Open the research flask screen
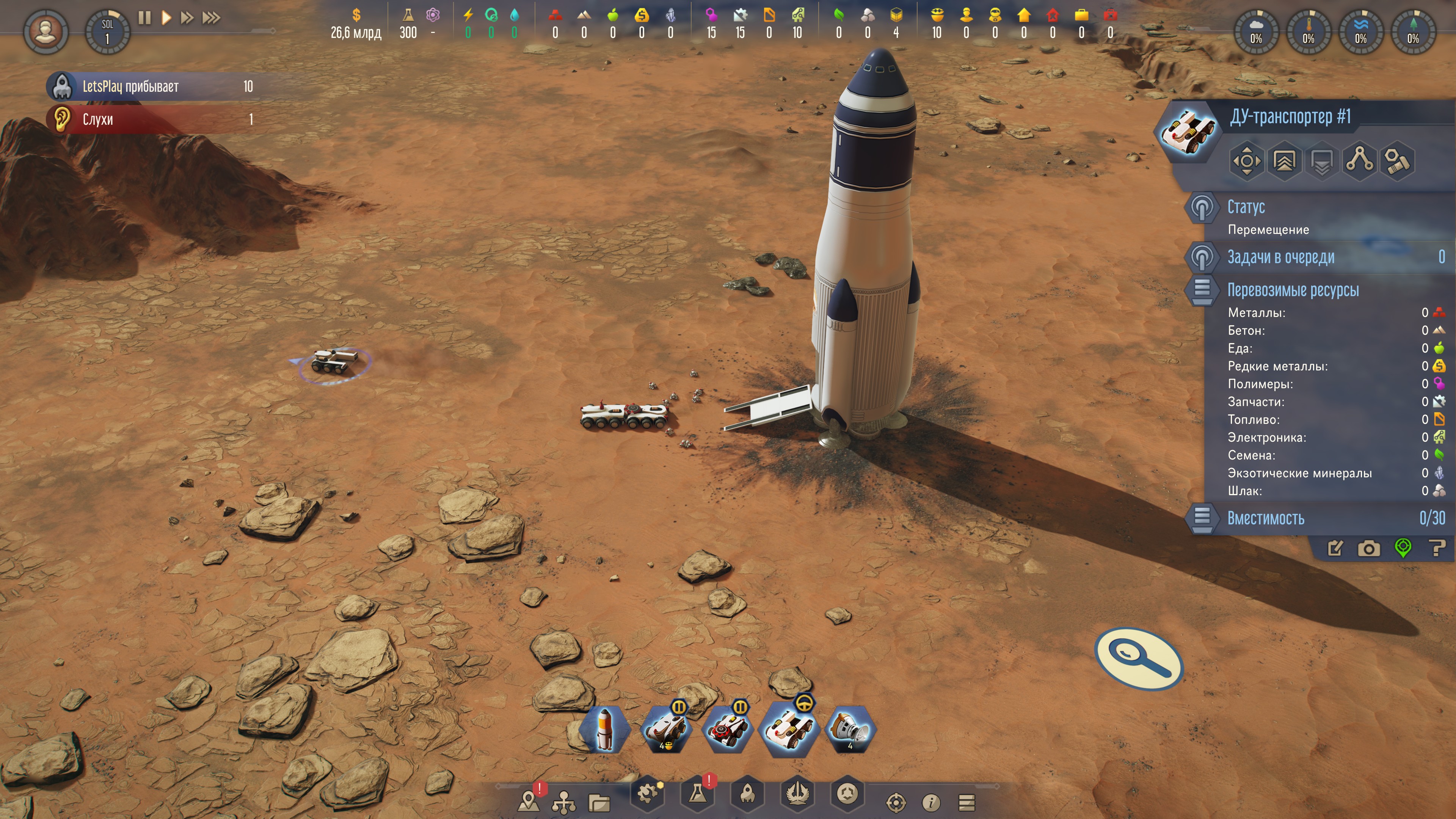 (698, 794)
